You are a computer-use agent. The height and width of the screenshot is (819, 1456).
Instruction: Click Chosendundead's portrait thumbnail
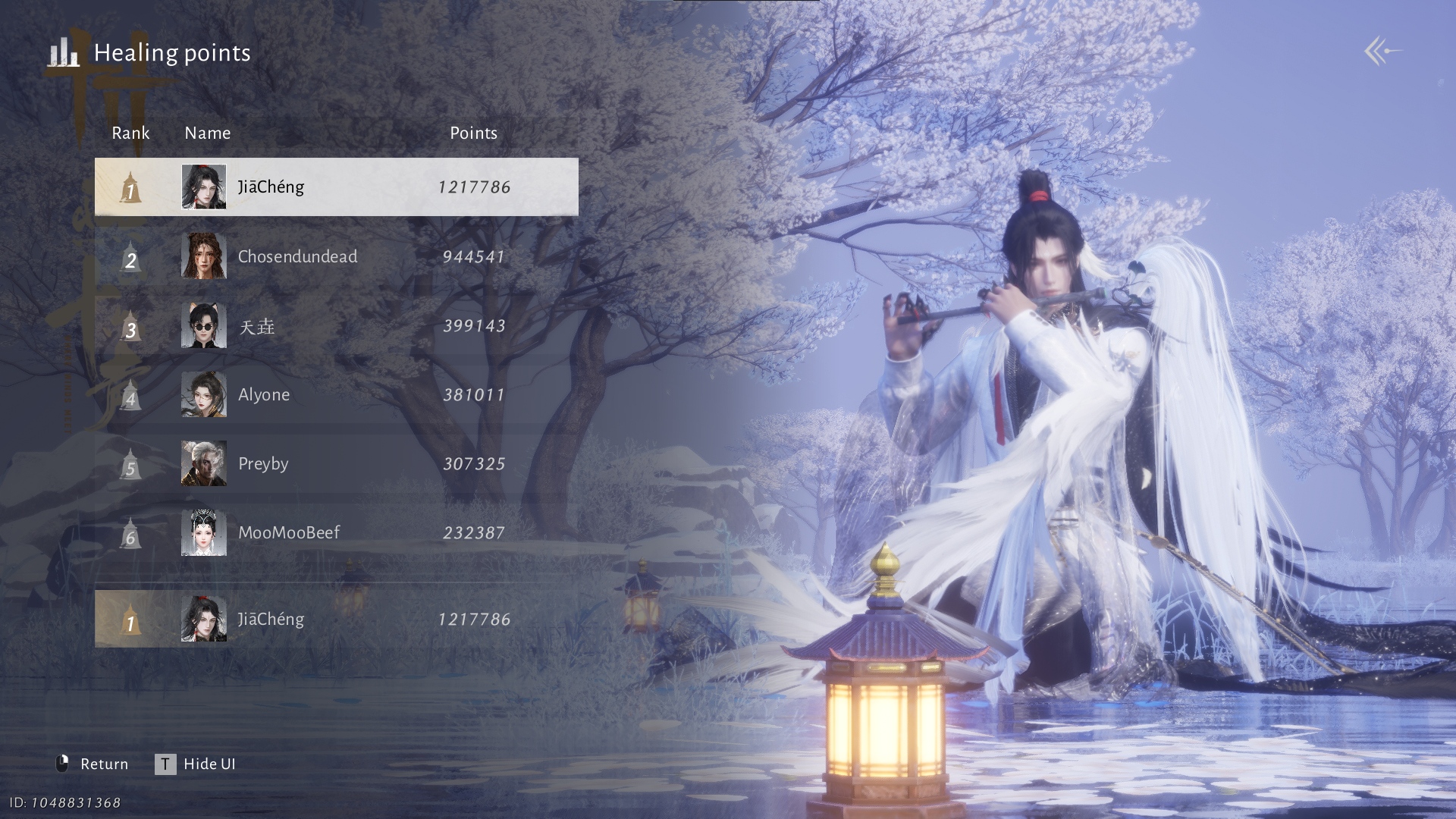(x=204, y=256)
